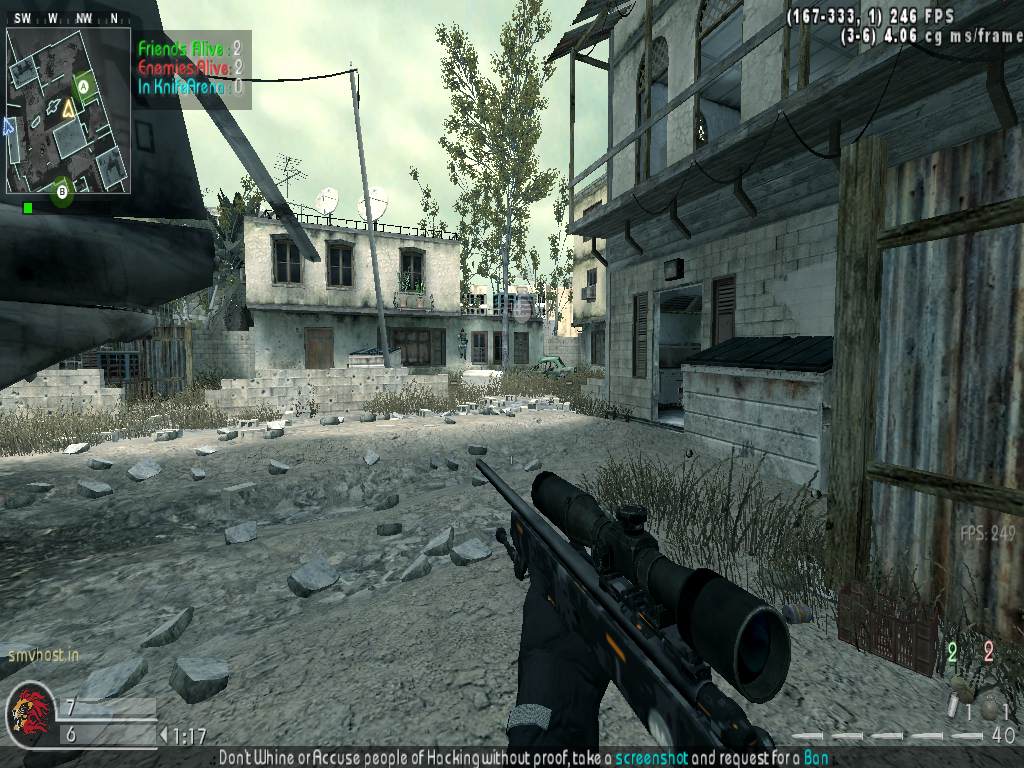1024x768 pixels.
Task: Select objective A marker on the minimap
Action: 84,87
